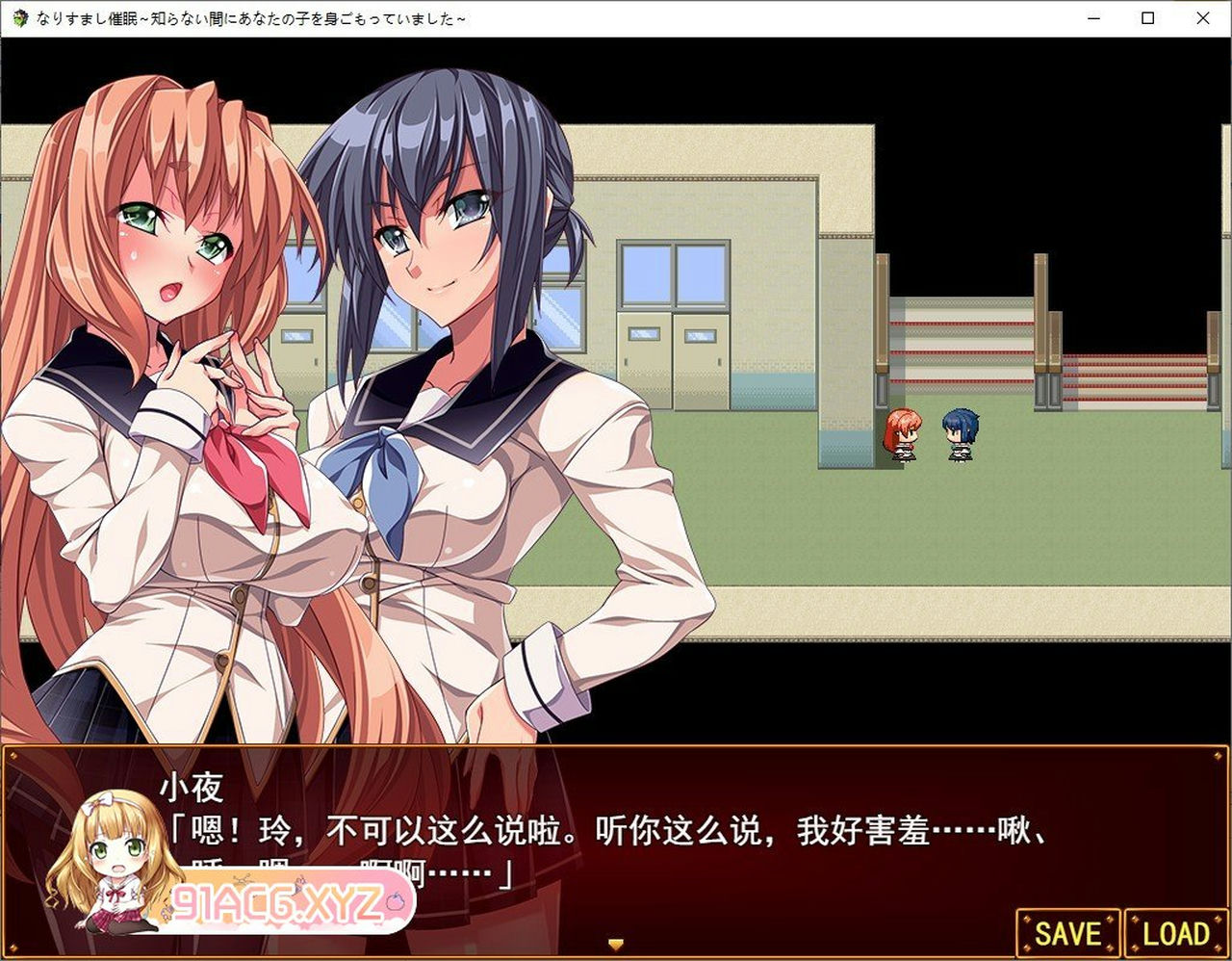The width and height of the screenshot is (1232, 961).
Task: Close the game window
Action: tap(1203, 18)
